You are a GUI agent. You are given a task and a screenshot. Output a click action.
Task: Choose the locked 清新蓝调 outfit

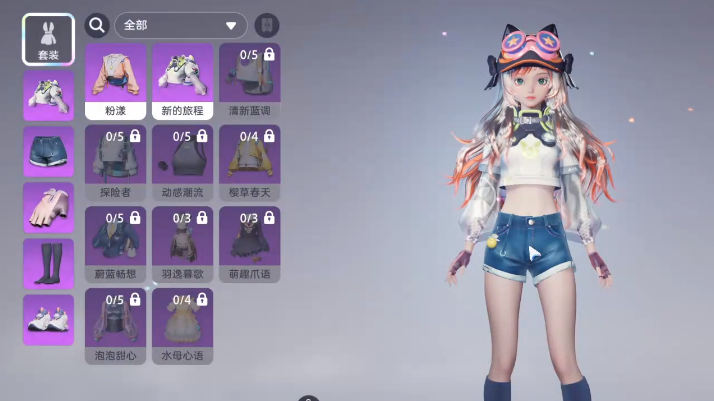pyautogui.click(x=249, y=81)
